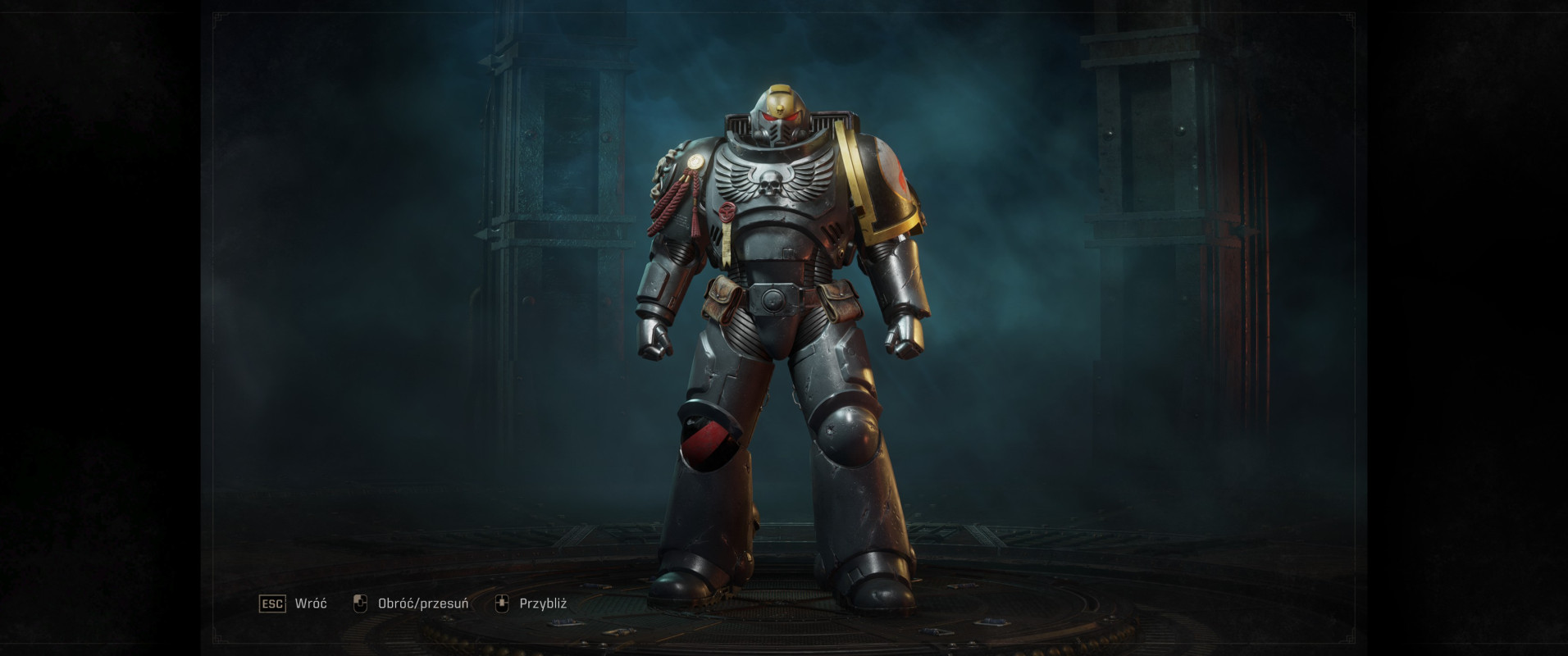Click the middle mouse wheel icon beside Przybliż
1568x656 pixels.
[501, 604]
